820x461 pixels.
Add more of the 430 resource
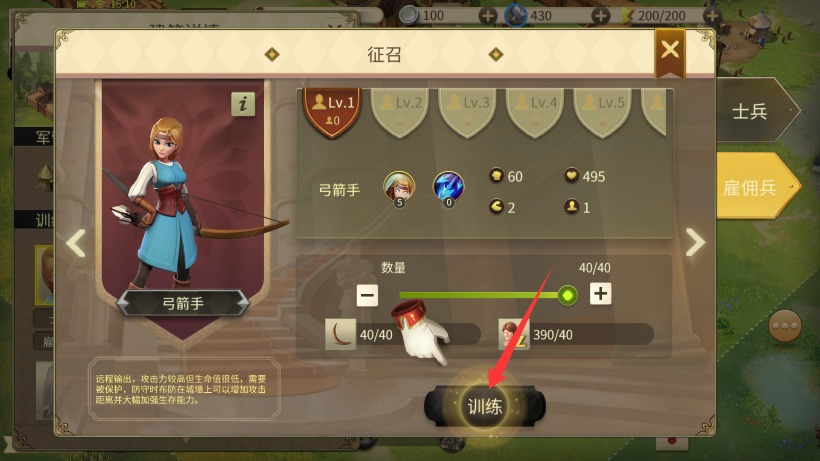point(600,16)
